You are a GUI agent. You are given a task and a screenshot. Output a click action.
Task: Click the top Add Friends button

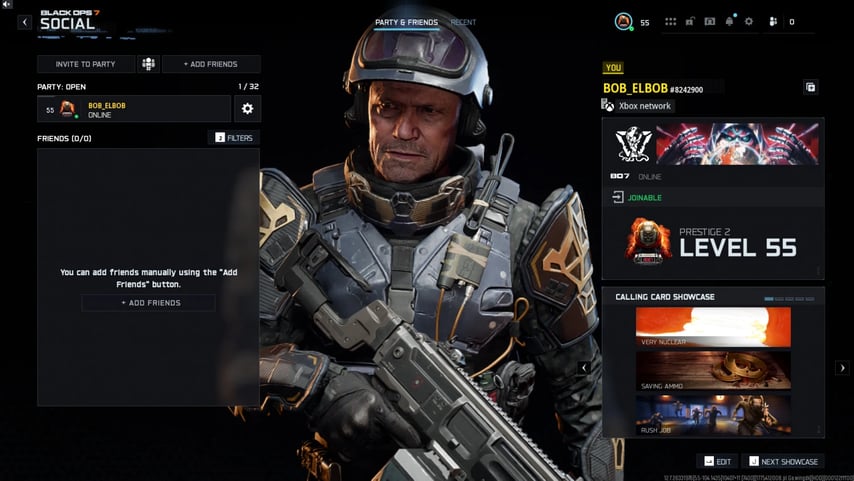[x=211, y=64]
